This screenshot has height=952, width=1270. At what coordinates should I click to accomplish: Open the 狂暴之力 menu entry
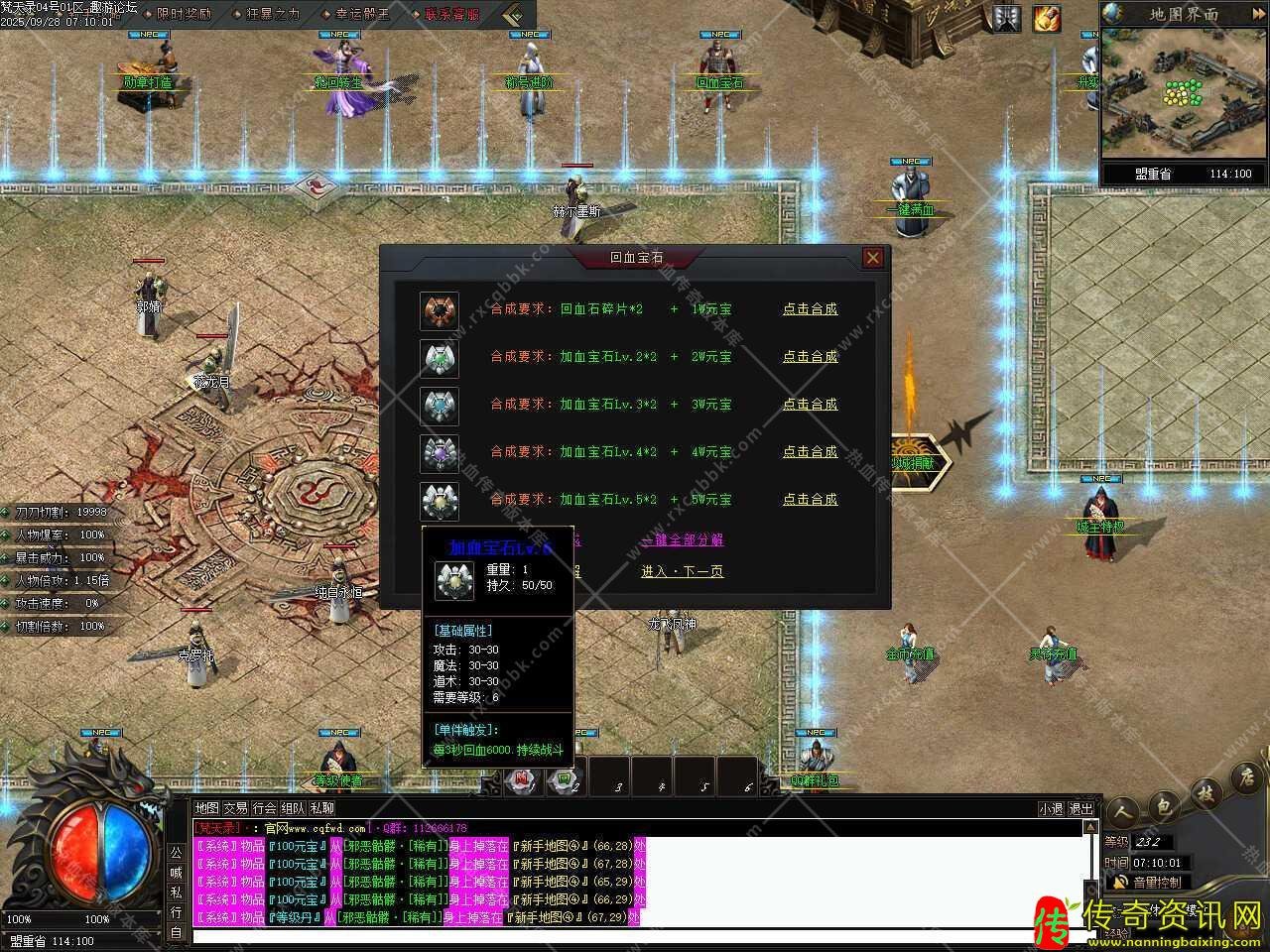tap(272, 14)
